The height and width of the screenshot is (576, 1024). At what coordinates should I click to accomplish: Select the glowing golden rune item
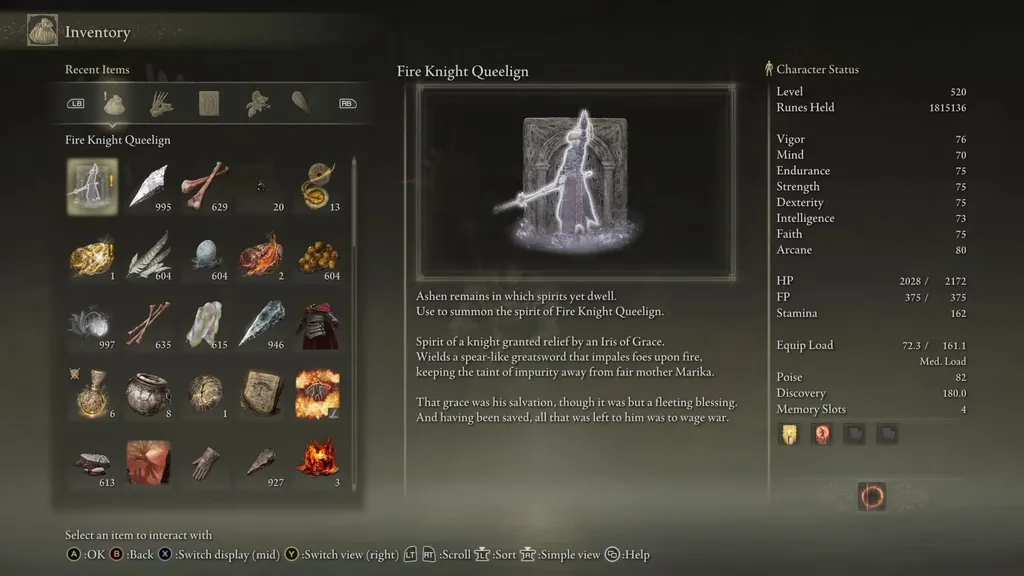[91, 255]
